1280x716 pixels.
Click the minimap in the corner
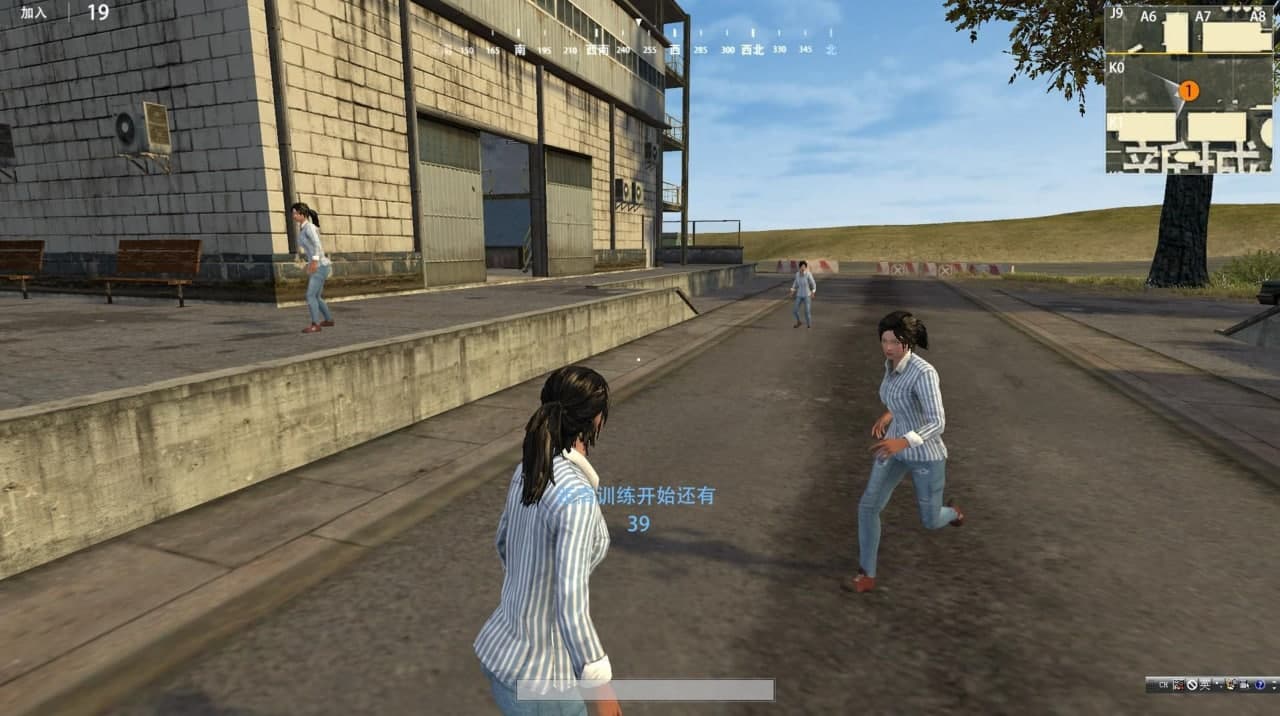(1191, 88)
